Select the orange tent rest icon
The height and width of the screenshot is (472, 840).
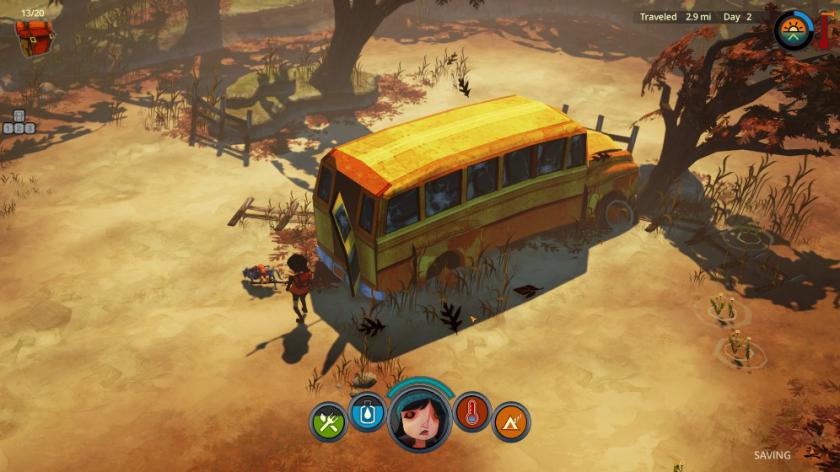(x=511, y=422)
